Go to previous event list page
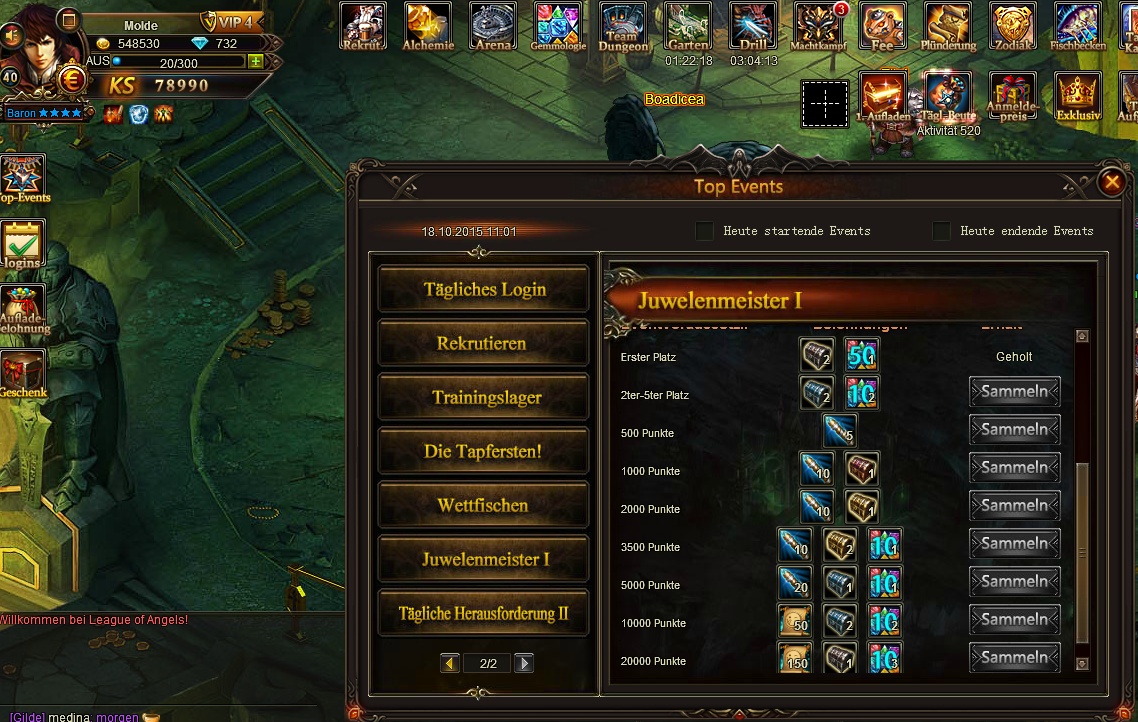The height and width of the screenshot is (722, 1138). point(450,663)
